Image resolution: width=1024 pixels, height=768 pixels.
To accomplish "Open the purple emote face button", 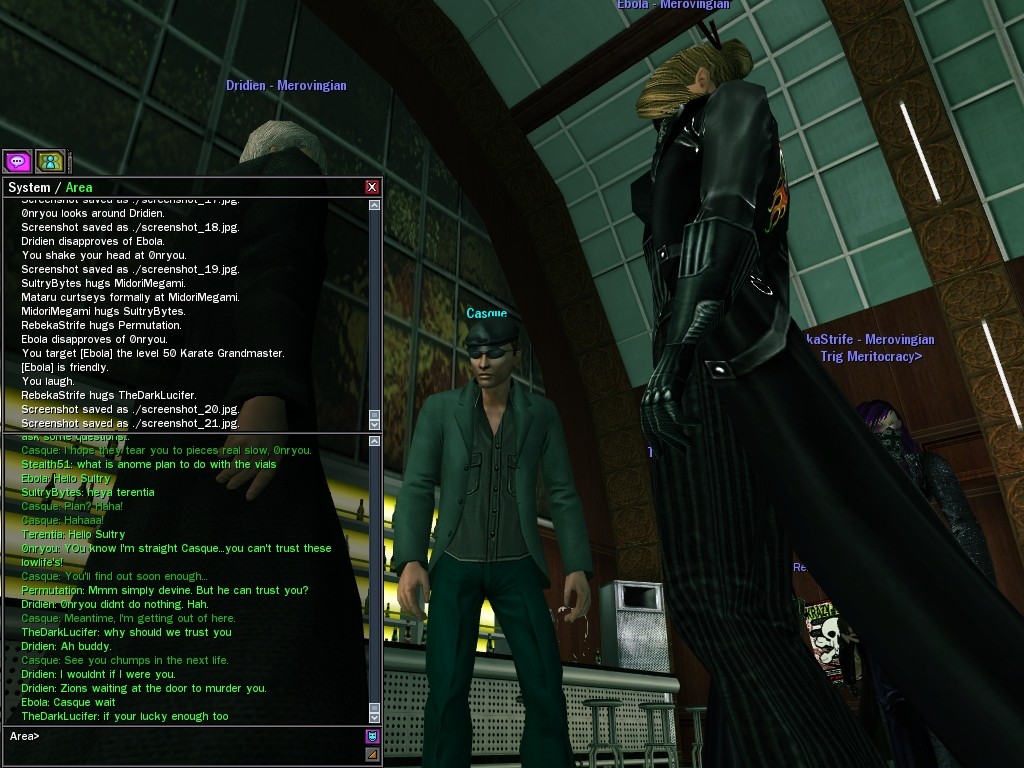I will [372, 737].
